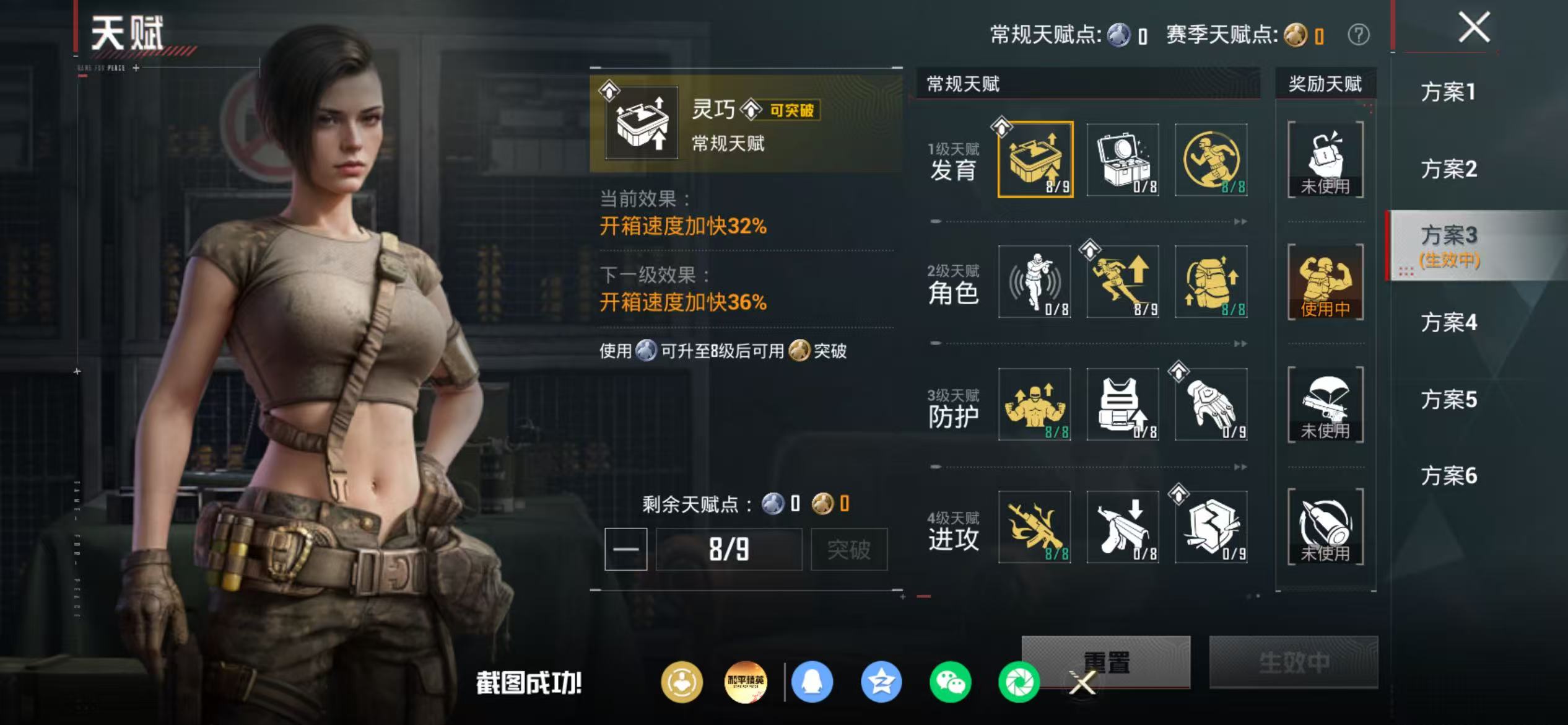The height and width of the screenshot is (725, 1568).
Task: Select the vest upgrade talent icon
Action: [x=1122, y=404]
